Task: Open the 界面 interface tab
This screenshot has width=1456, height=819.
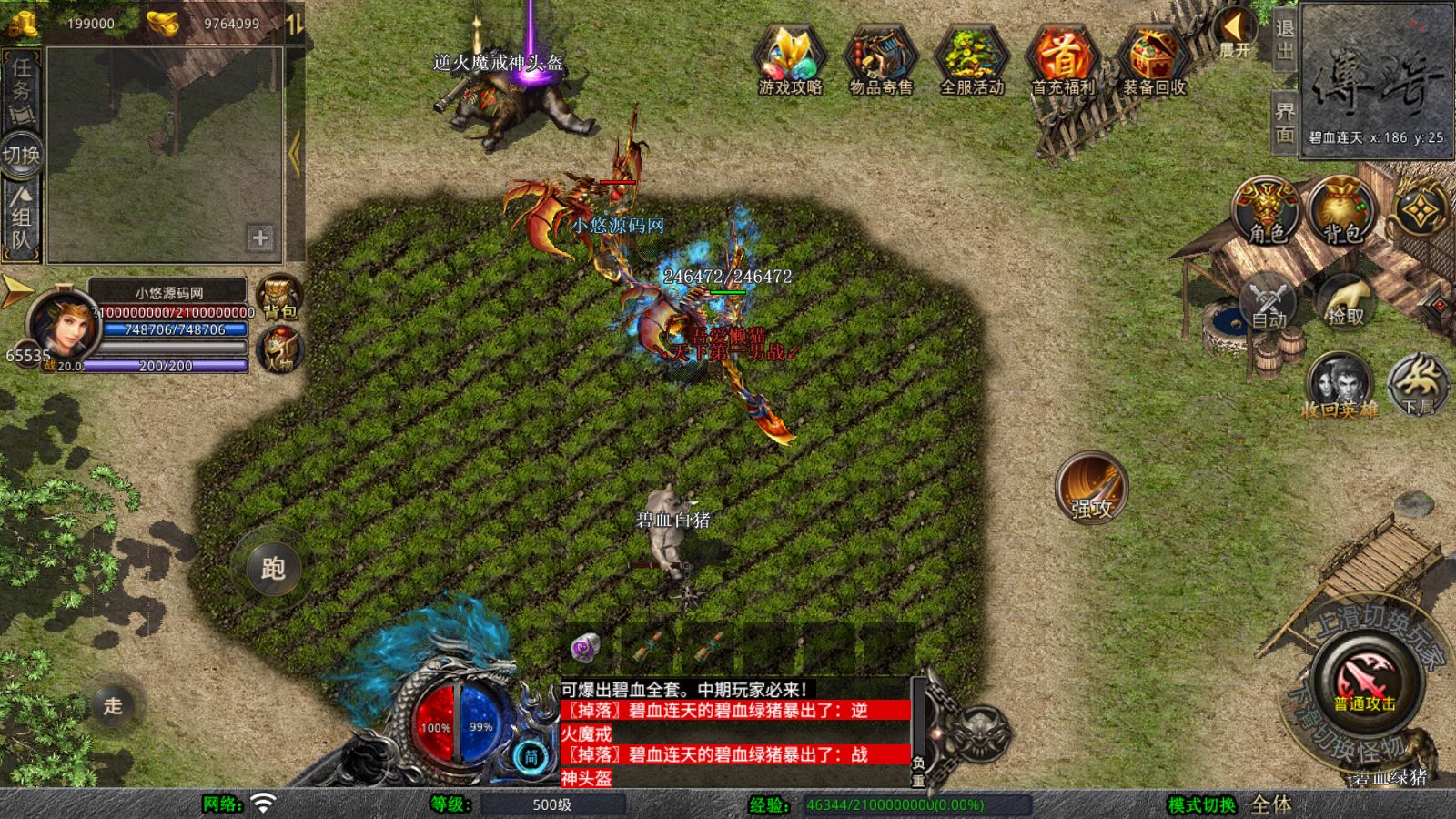Action: tap(1284, 122)
